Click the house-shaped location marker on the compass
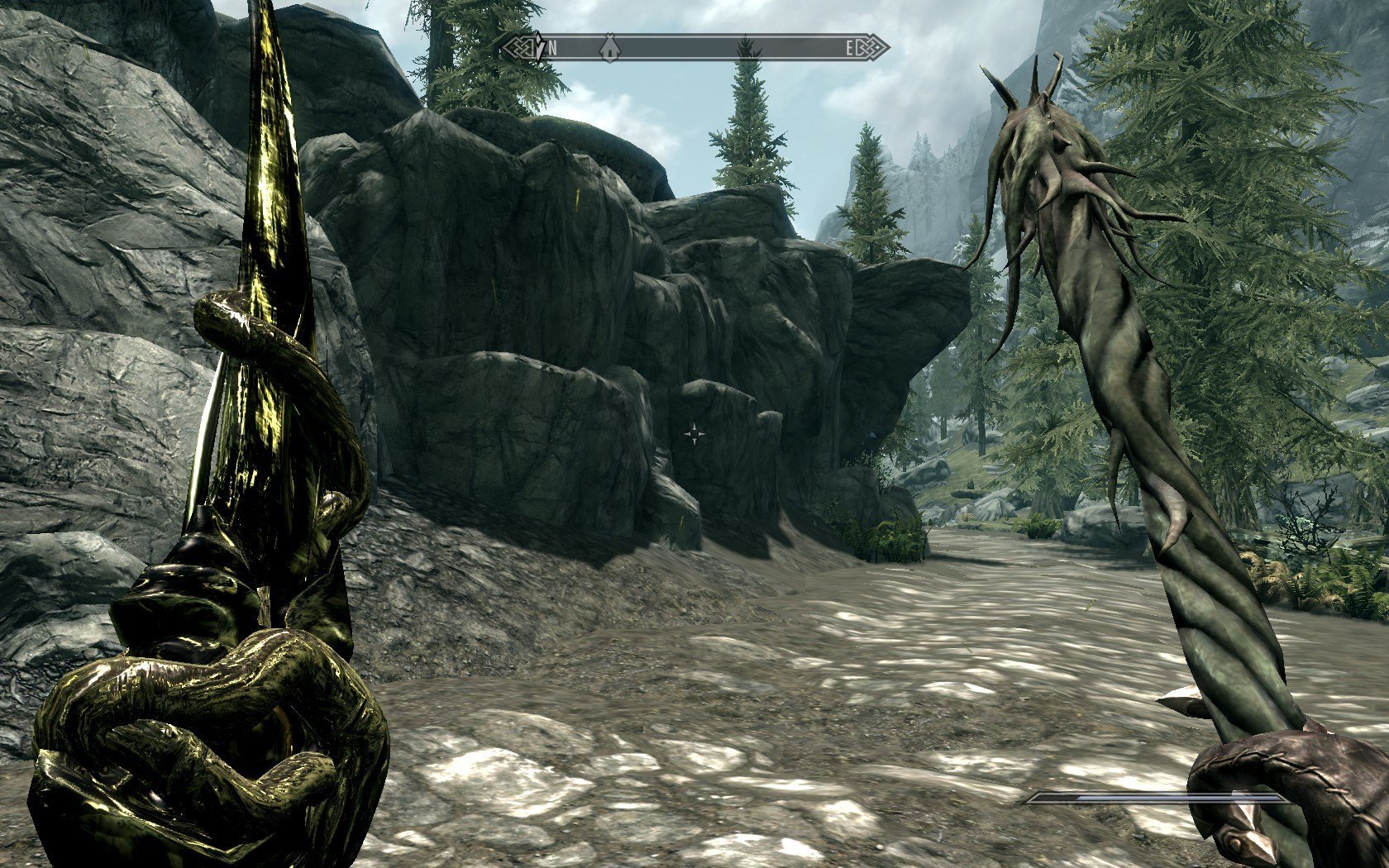The height and width of the screenshot is (868, 1389). [x=609, y=48]
